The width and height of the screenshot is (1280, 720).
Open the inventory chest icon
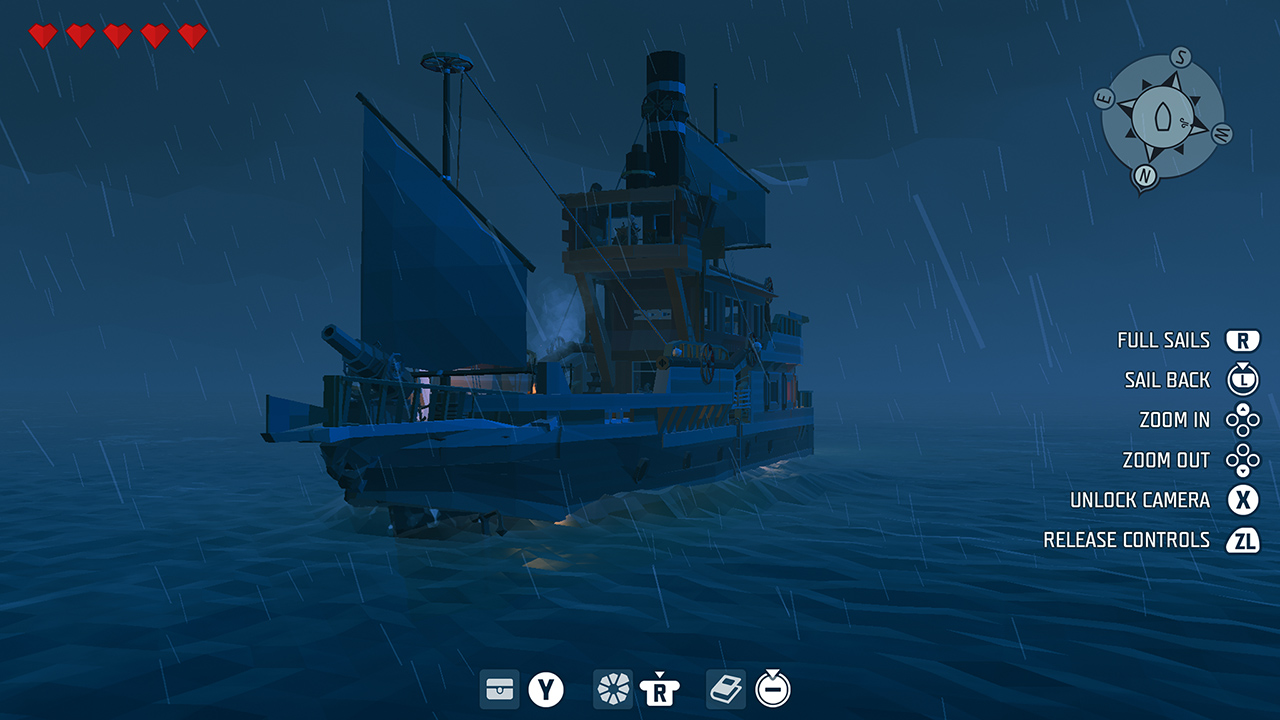click(500, 689)
